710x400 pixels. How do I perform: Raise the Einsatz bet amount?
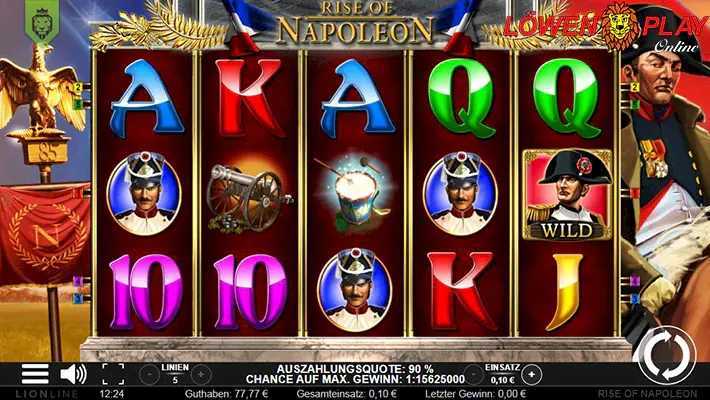tap(531, 374)
